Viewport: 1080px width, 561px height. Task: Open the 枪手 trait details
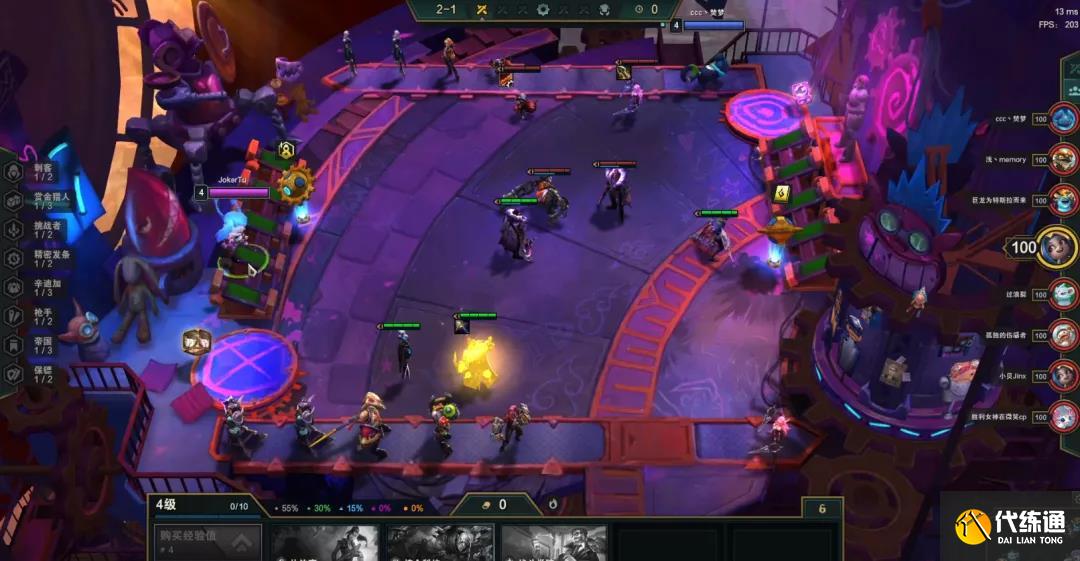(x=32, y=317)
